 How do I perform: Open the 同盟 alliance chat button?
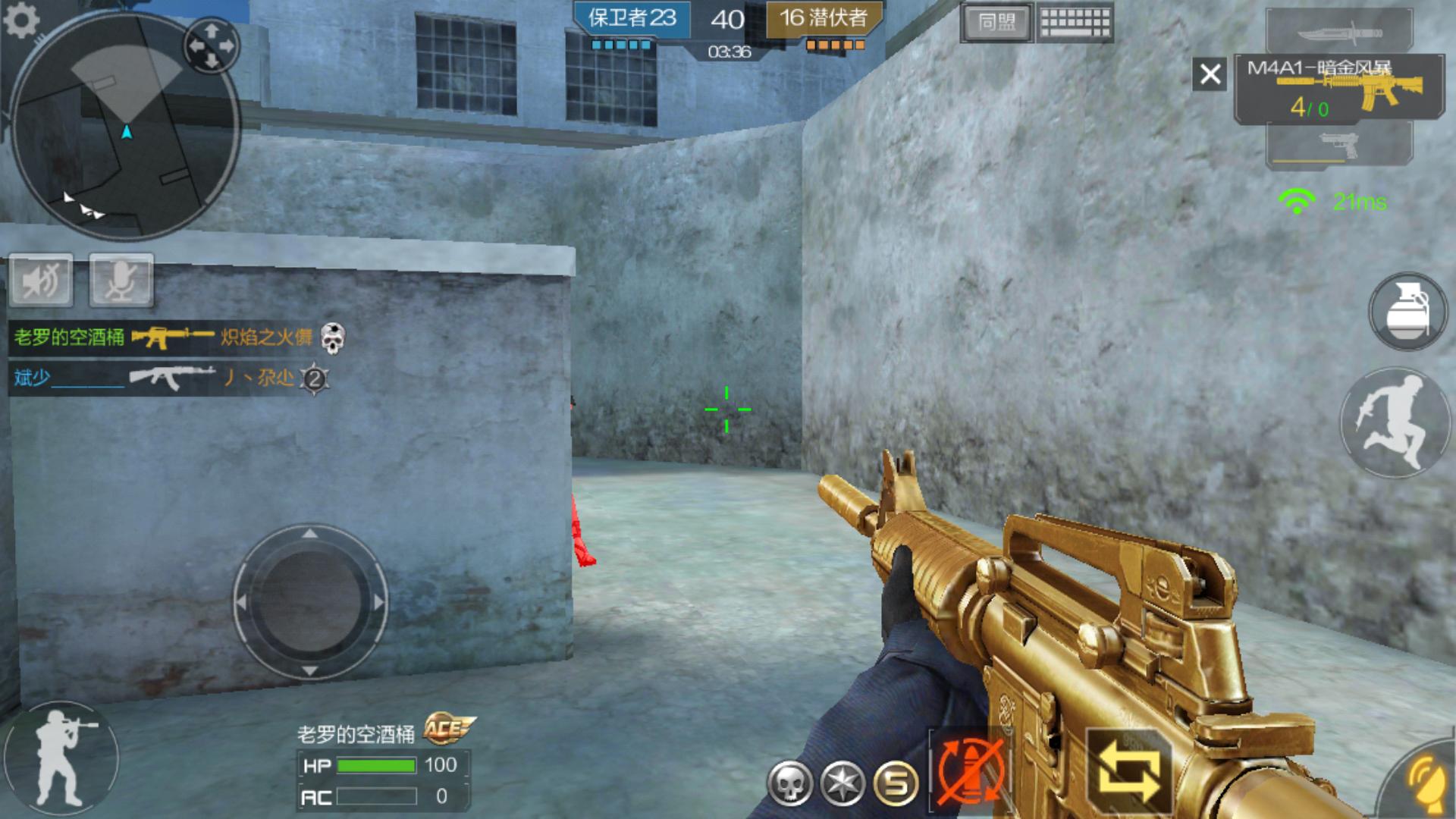[996, 23]
